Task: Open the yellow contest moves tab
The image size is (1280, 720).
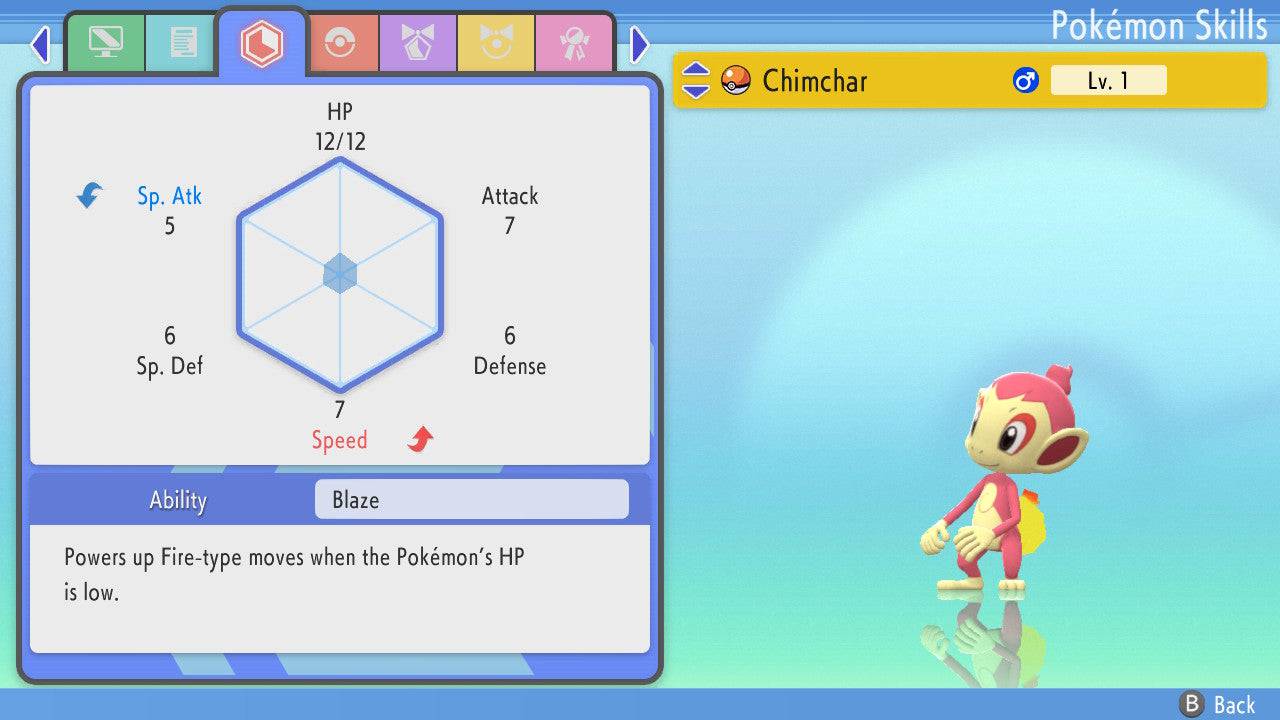Action: click(x=496, y=43)
